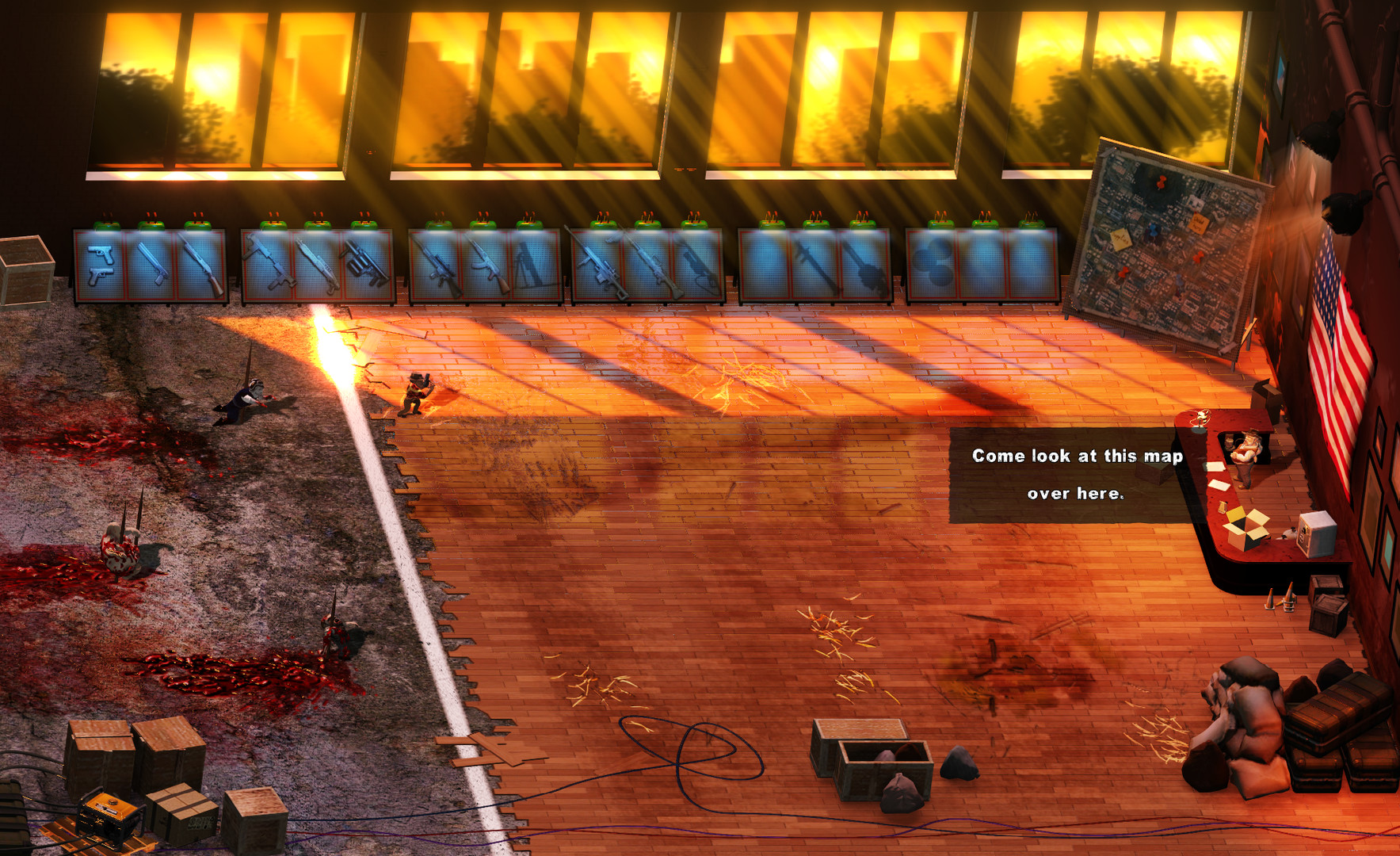Select the dual pistols target board

click(x=103, y=266)
